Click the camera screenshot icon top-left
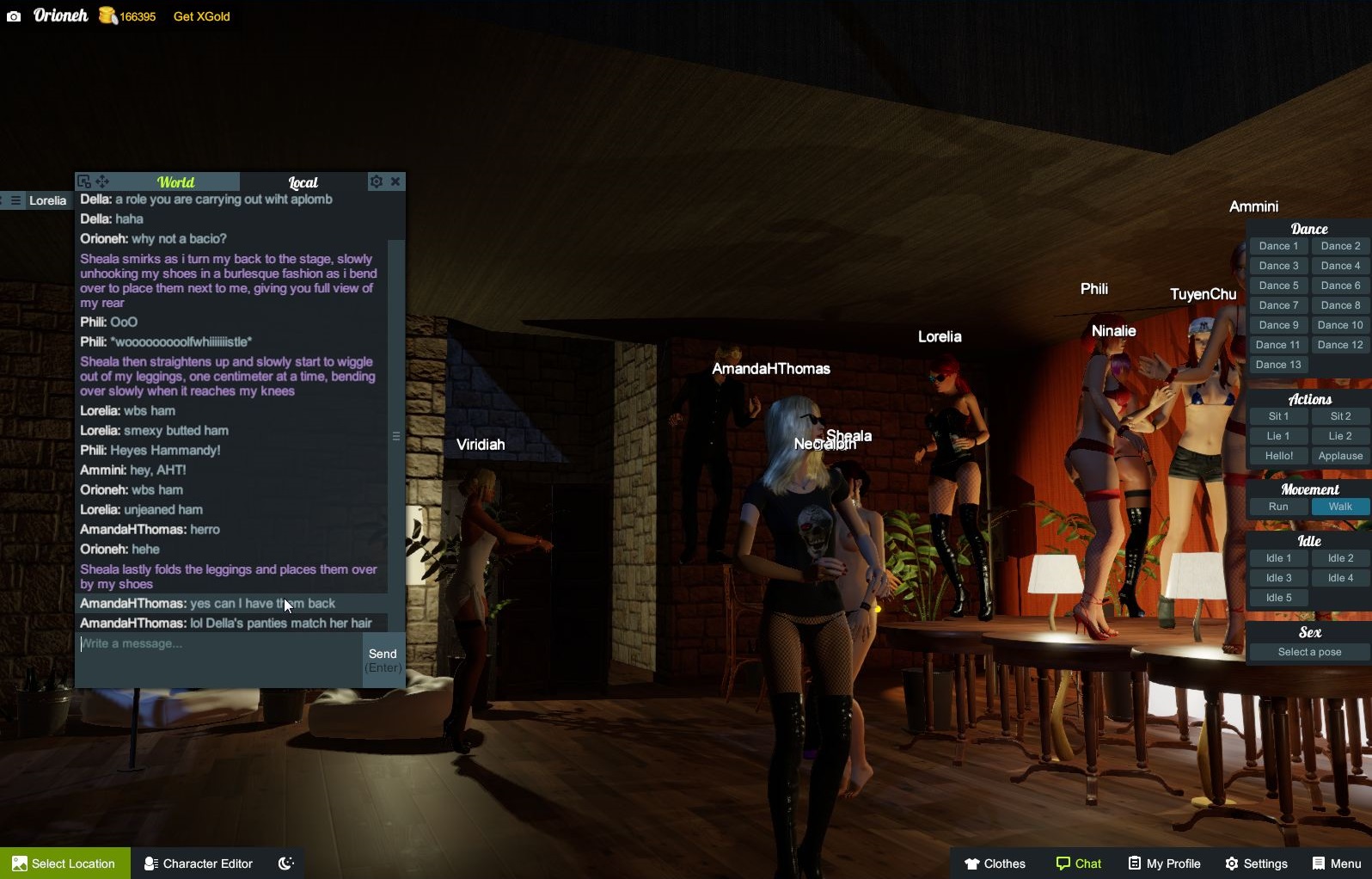The image size is (1372, 879). [x=13, y=15]
